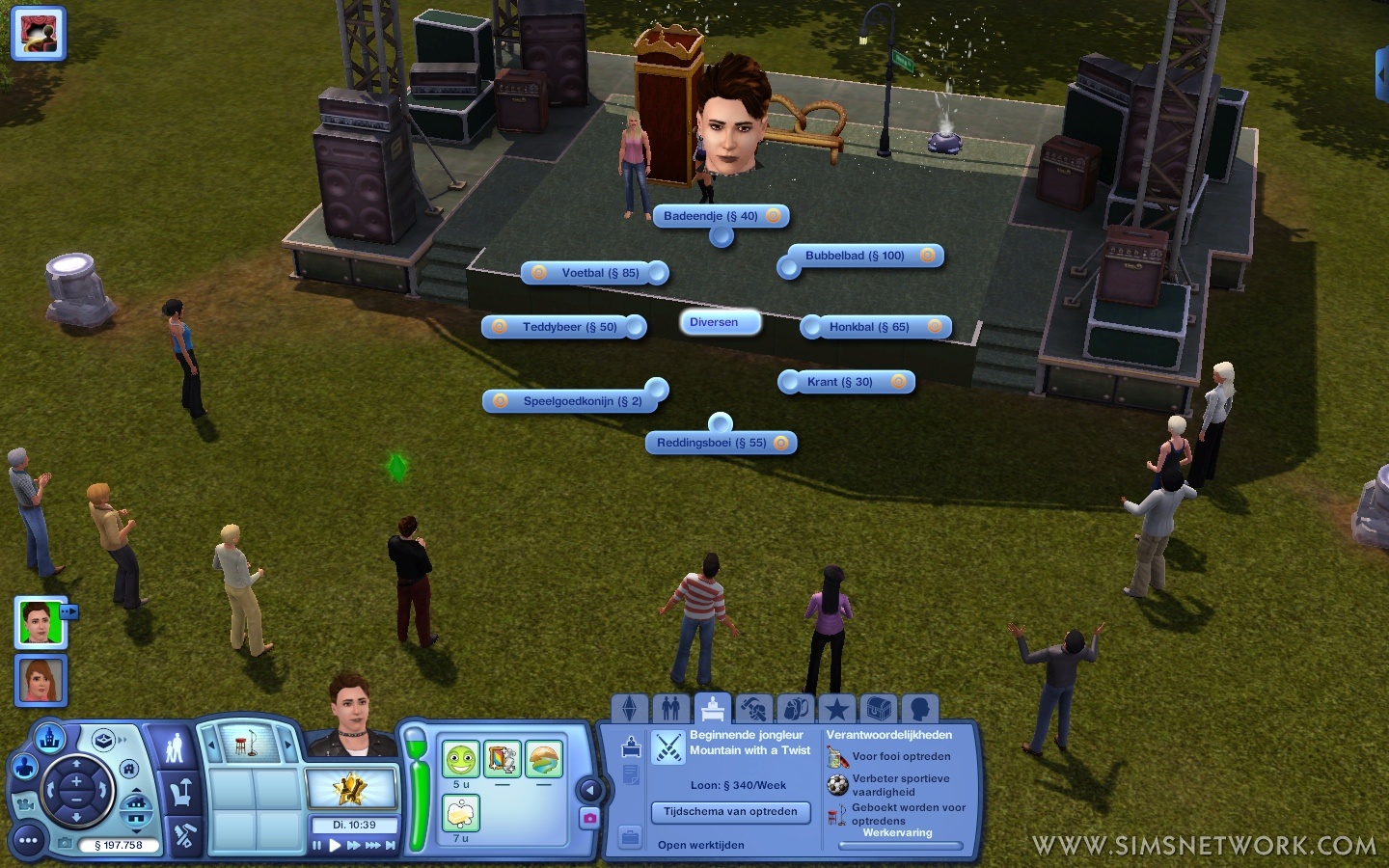The width and height of the screenshot is (1389, 868).
Task: Click the smiley face moodlet icon
Action: tap(461, 760)
